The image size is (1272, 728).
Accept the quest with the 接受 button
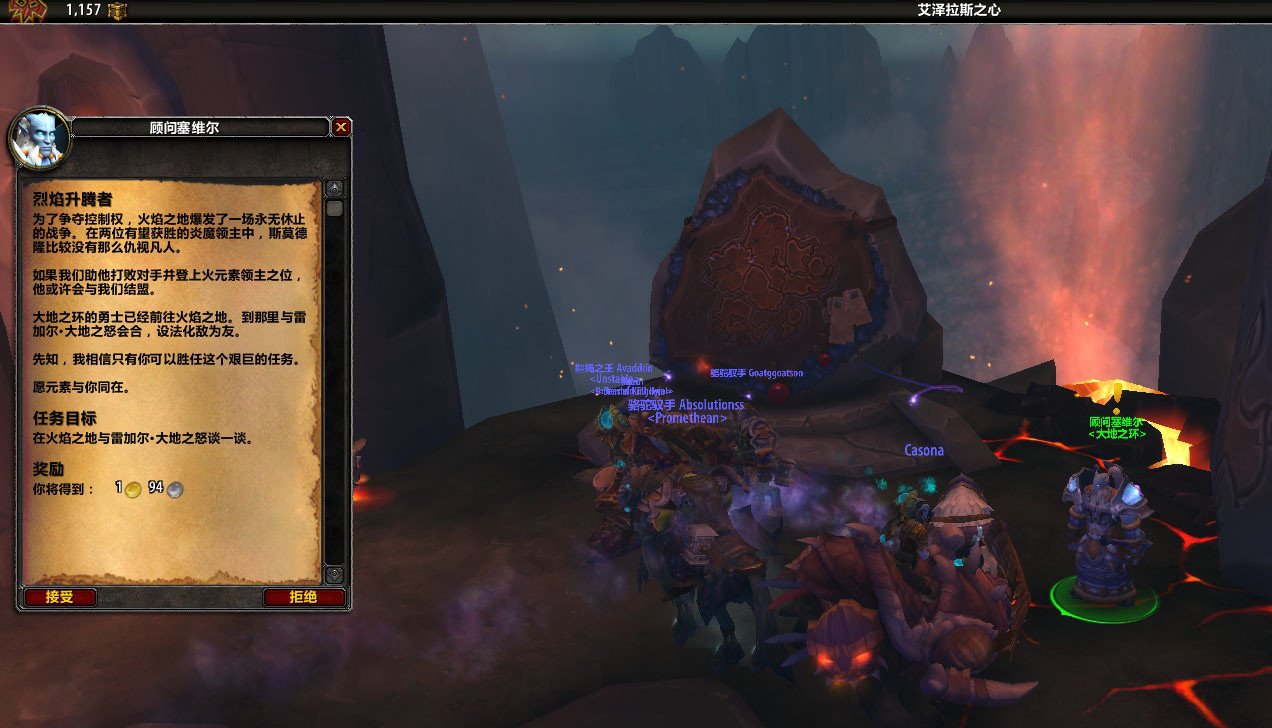point(59,597)
